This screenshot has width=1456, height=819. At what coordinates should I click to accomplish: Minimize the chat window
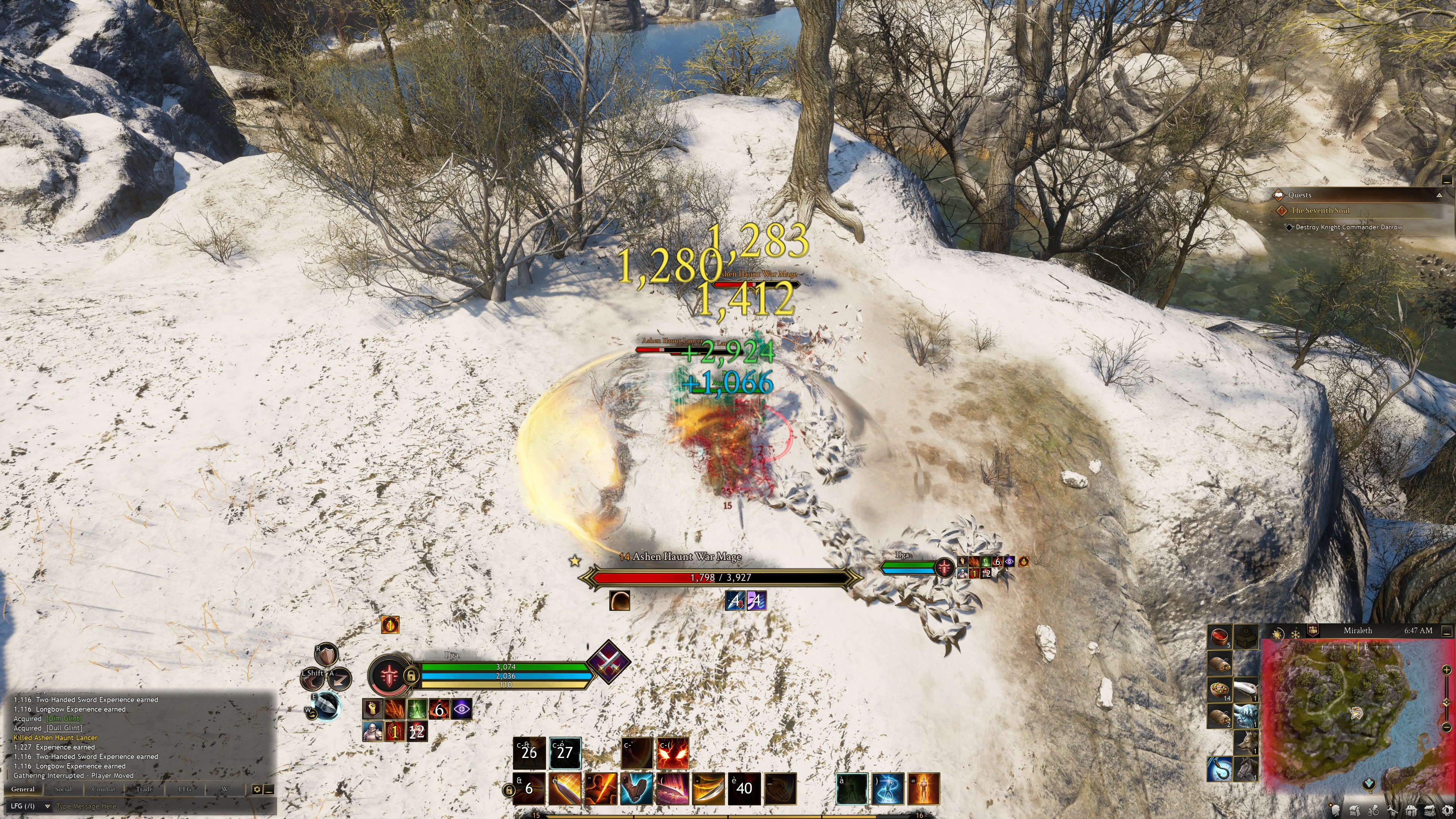pos(269,789)
